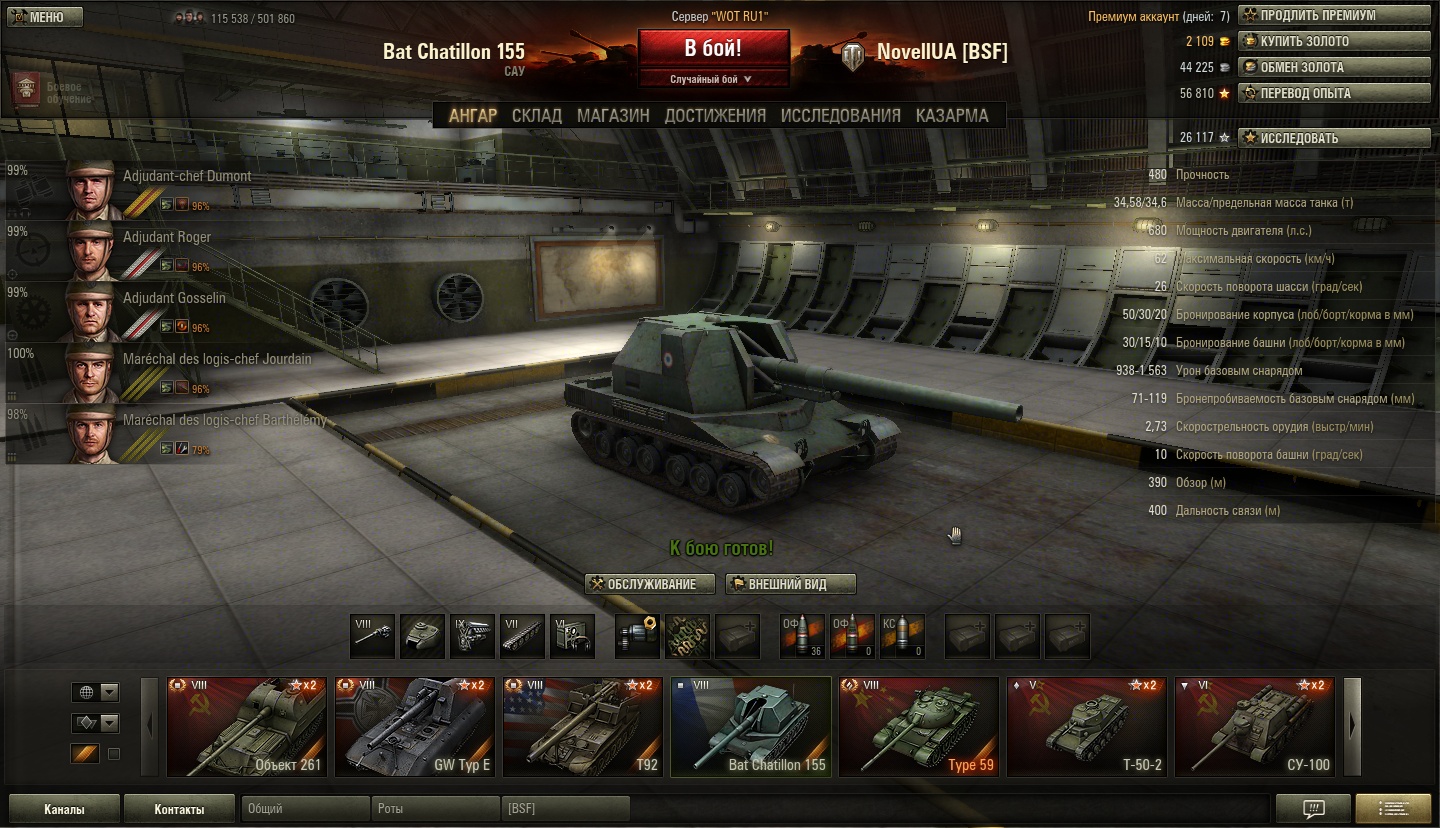The width and height of the screenshot is (1440, 828).
Task: Select the Объект 261 tank in carousel
Action: click(x=247, y=727)
